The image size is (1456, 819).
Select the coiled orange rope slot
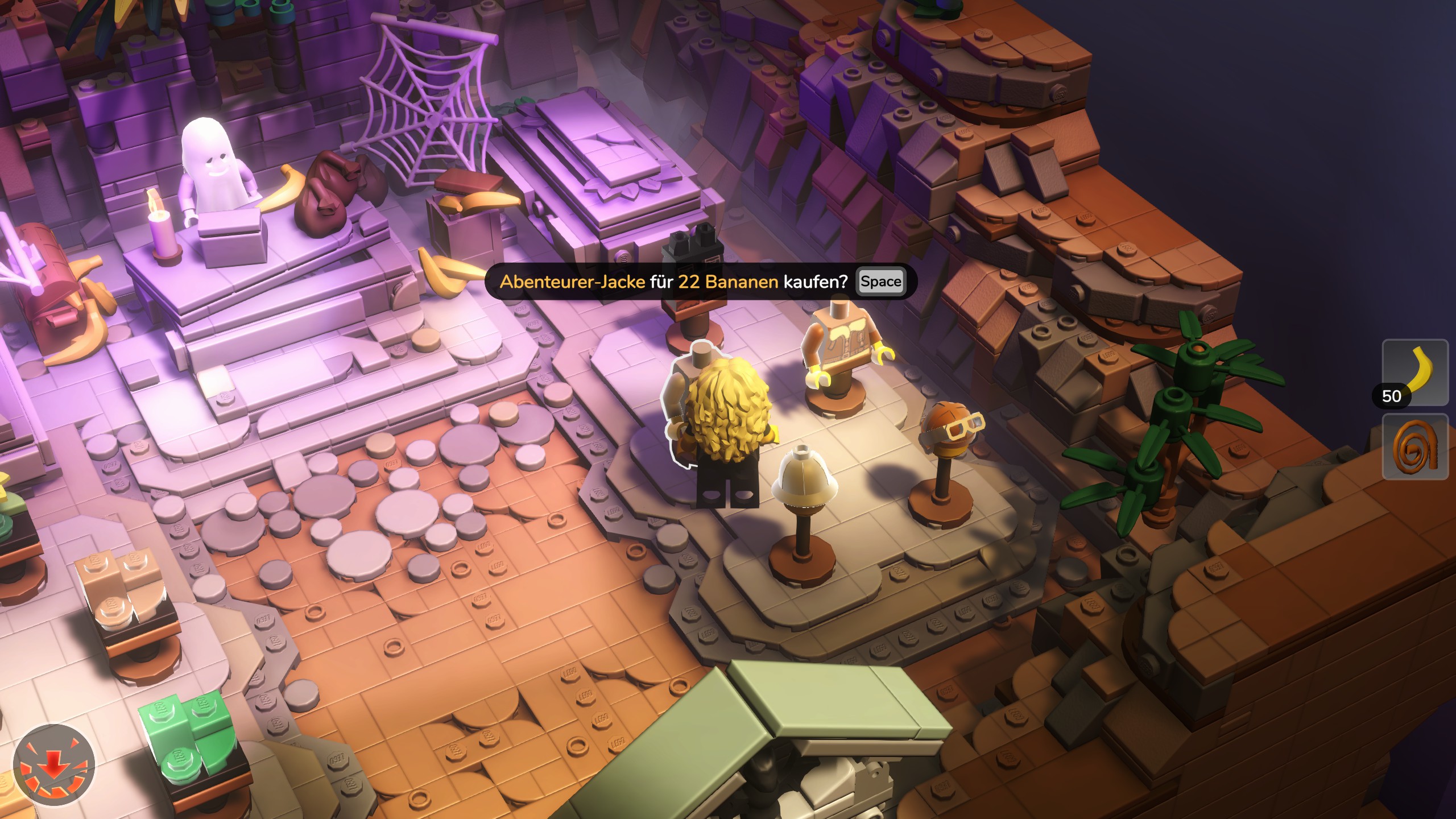click(x=1415, y=447)
